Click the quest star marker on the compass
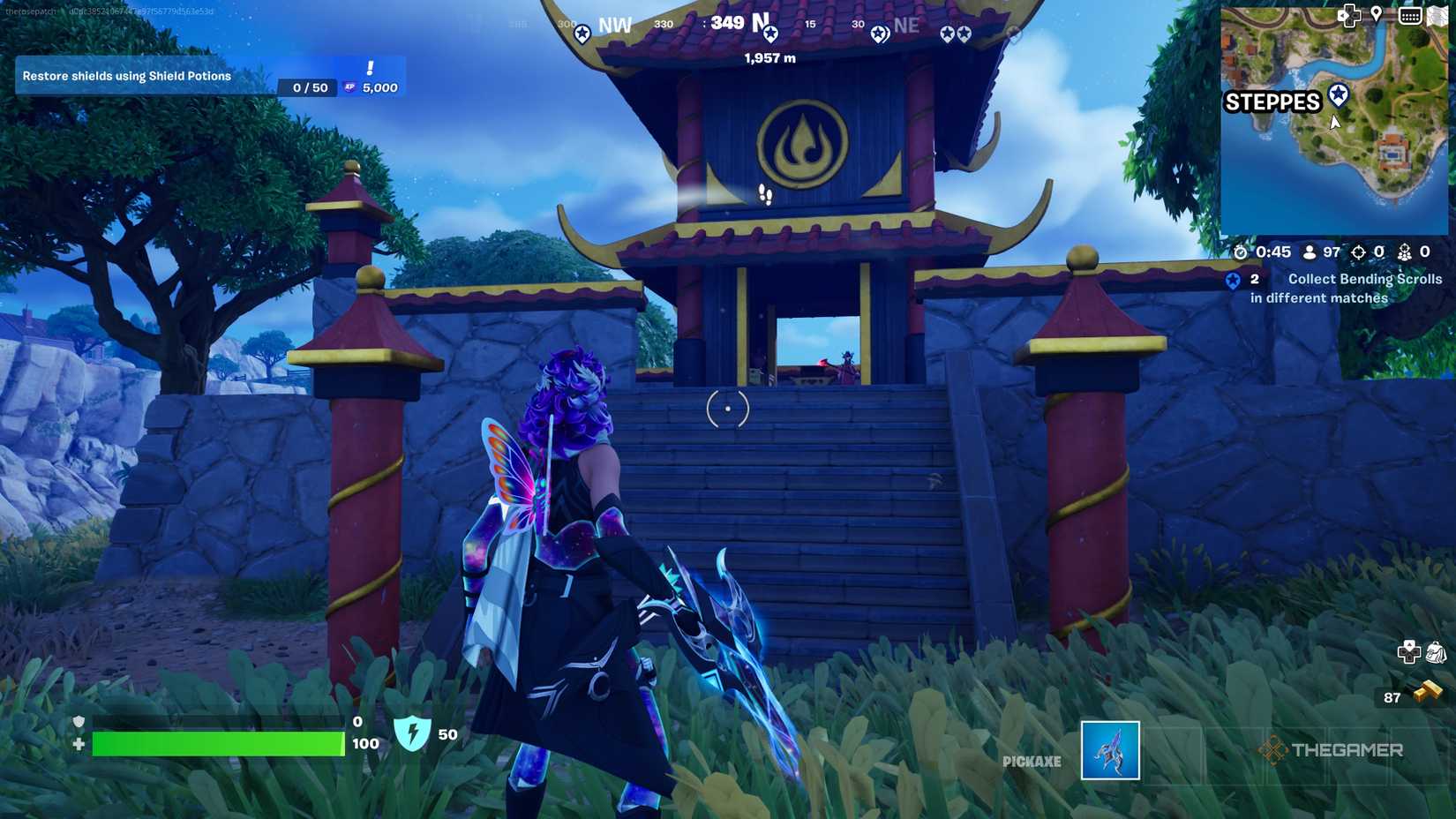Image resolution: width=1456 pixels, height=819 pixels. tap(771, 34)
